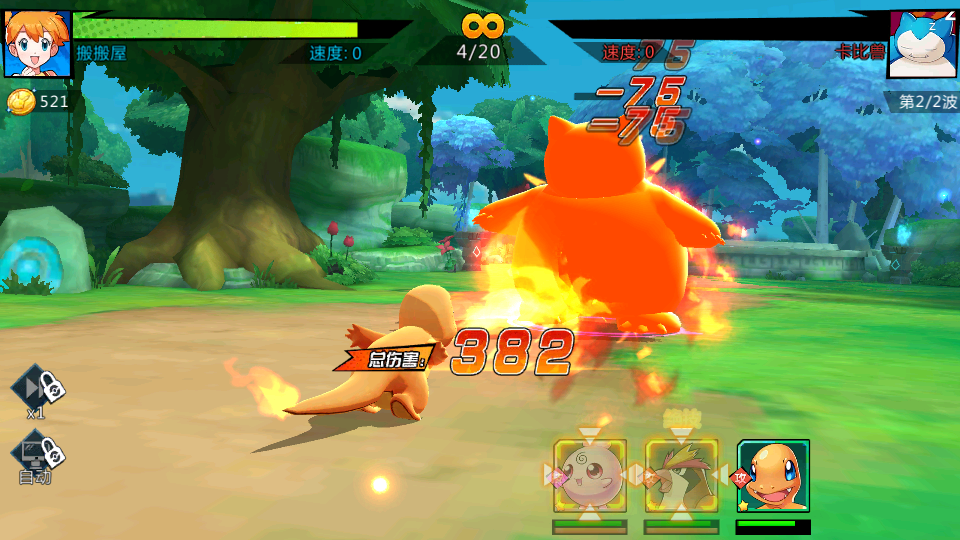
Task: Open the Misty trainer avatar
Action: tap(37, 44)
